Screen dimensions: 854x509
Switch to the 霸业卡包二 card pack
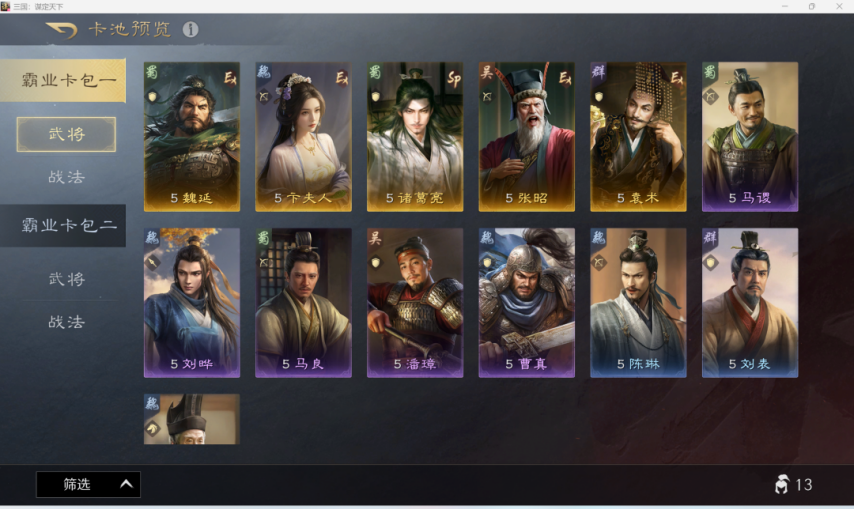(63, 225)
